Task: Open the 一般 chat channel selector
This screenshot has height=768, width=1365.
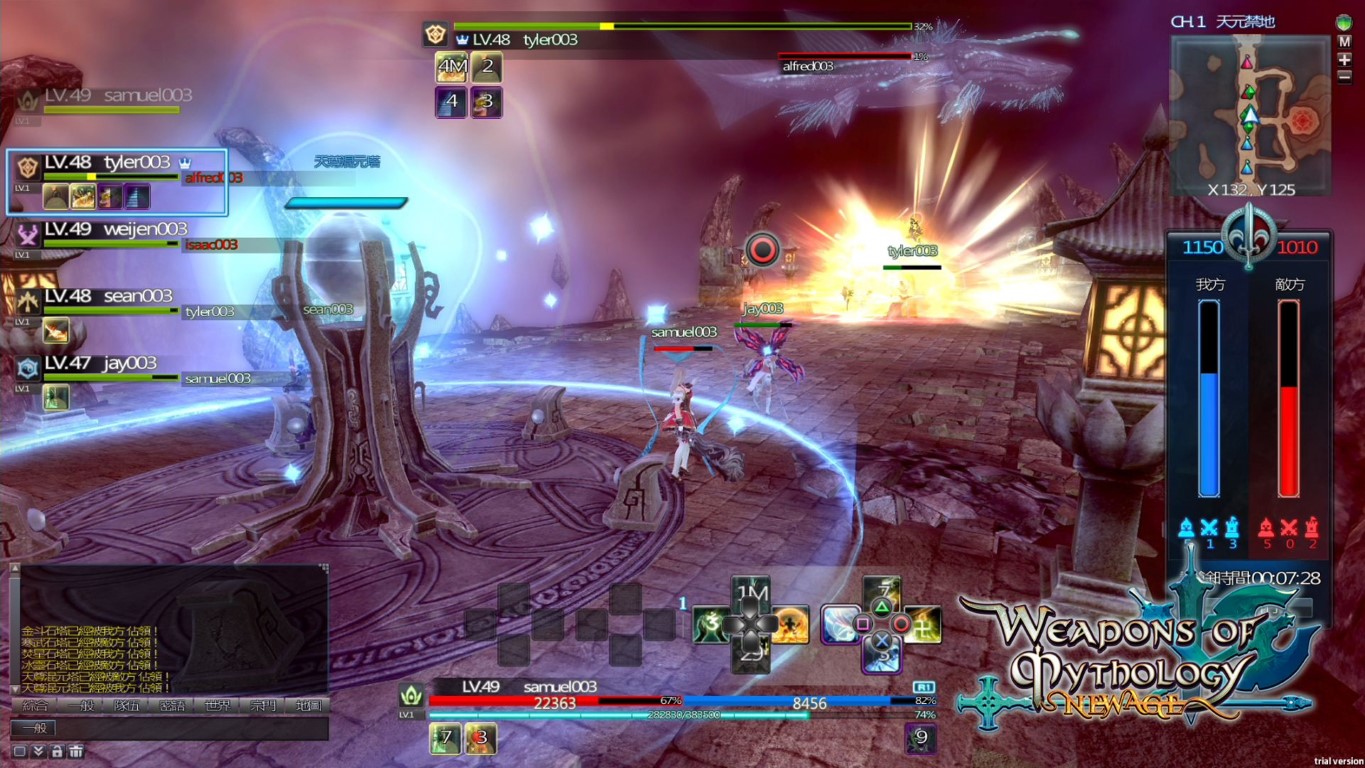Action: pyautogui.click(x=35, y=729)
